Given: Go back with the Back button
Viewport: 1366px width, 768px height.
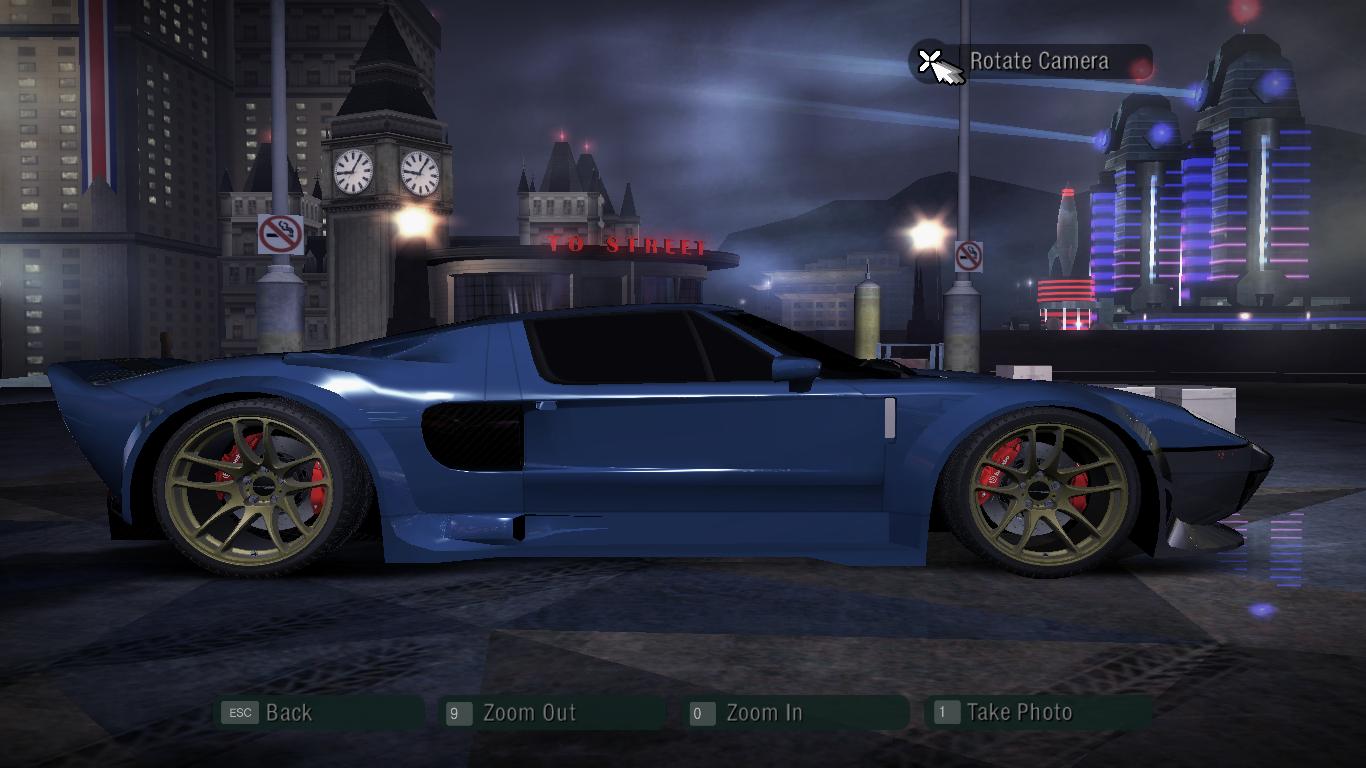Looking at the screenshot, I should coord(320,713).
